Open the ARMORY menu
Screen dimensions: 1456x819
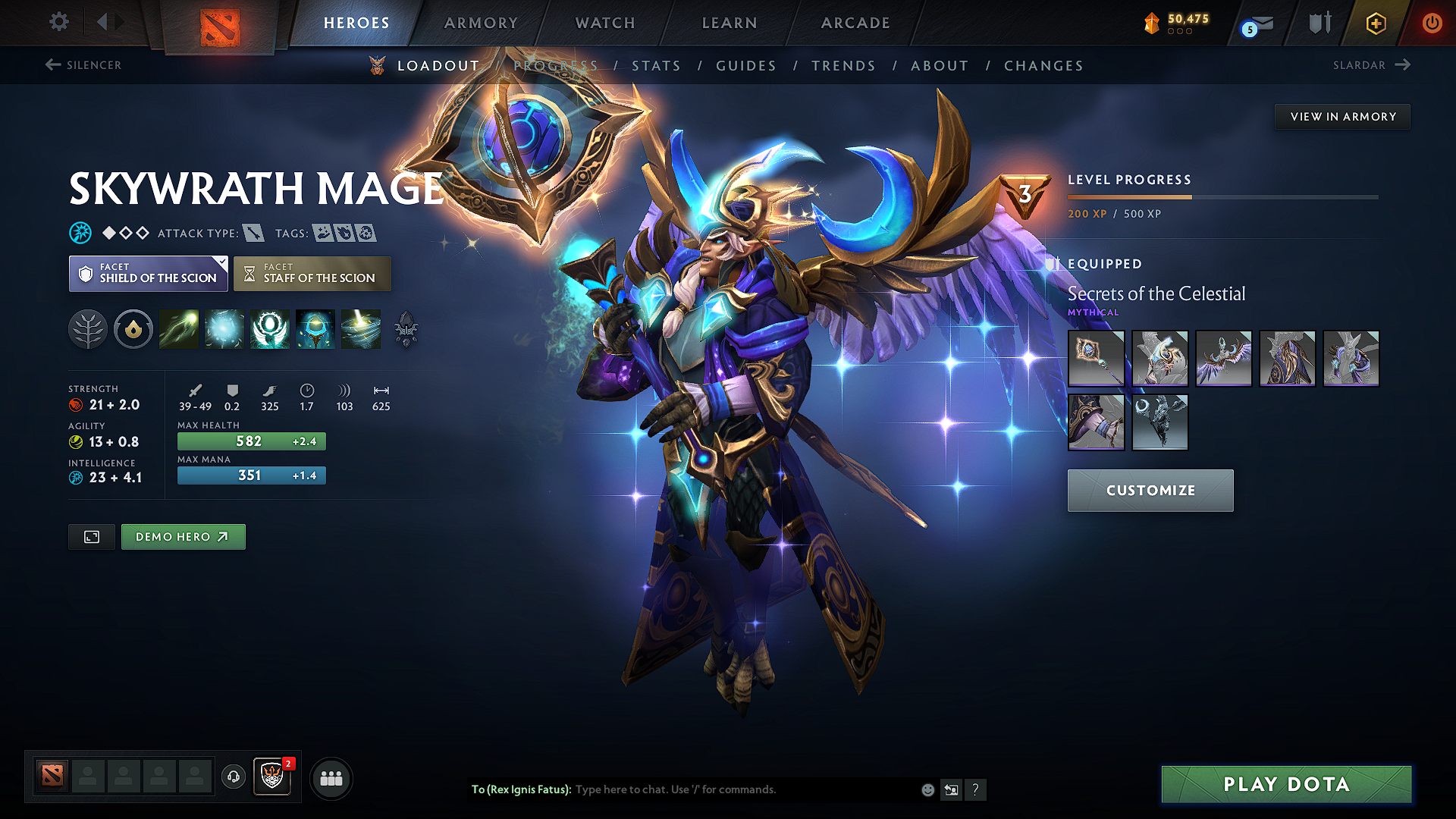[x=481, y=23]
